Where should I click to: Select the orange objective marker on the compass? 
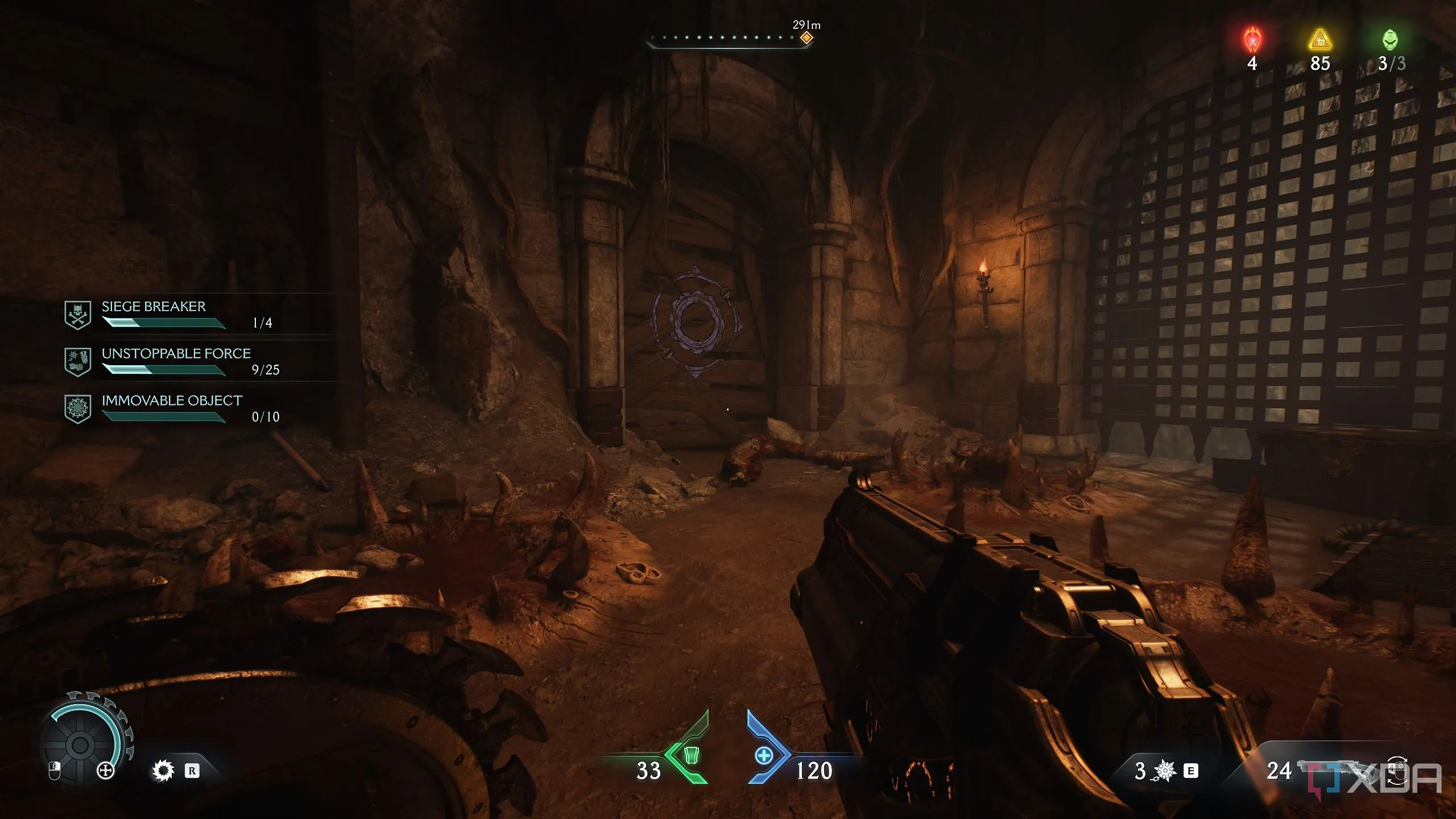(x=806, y=38)
